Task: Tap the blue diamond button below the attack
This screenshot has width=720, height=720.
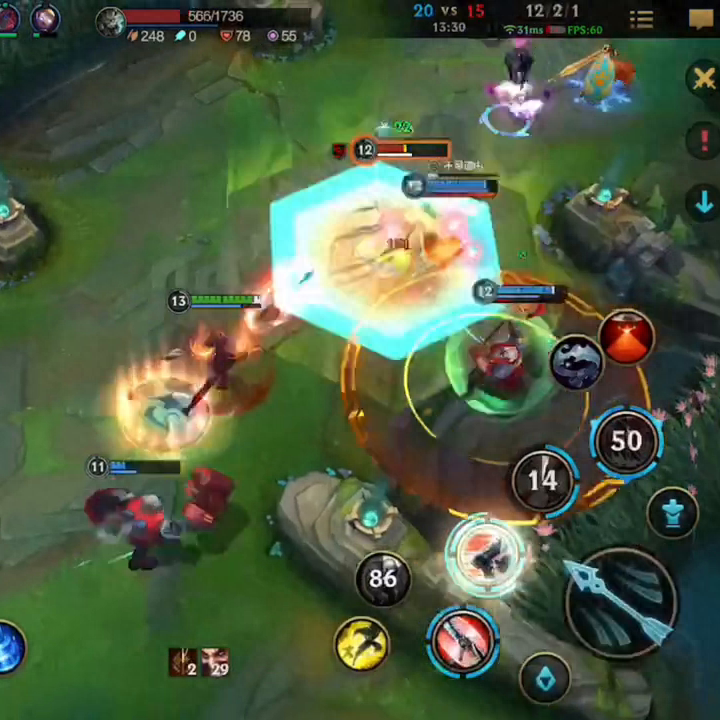Action: click(x=546, y=679)
